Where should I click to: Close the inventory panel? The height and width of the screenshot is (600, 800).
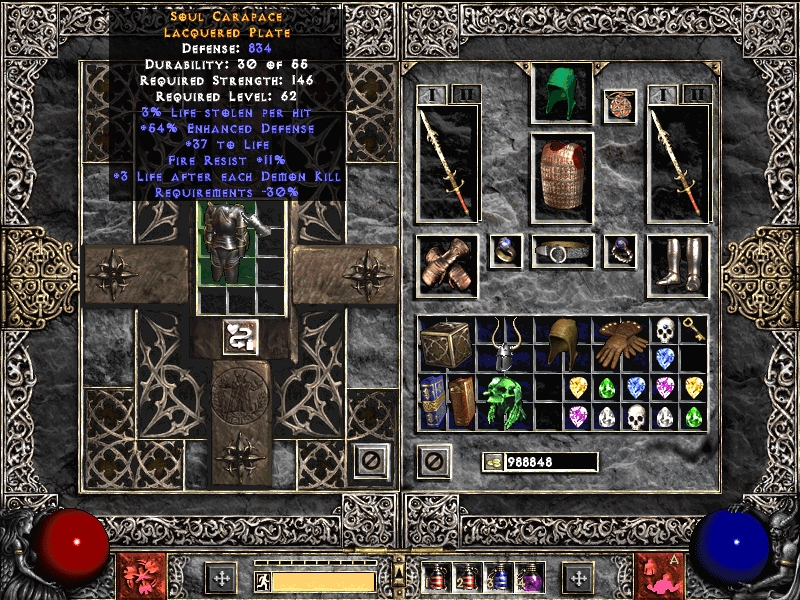434,461
